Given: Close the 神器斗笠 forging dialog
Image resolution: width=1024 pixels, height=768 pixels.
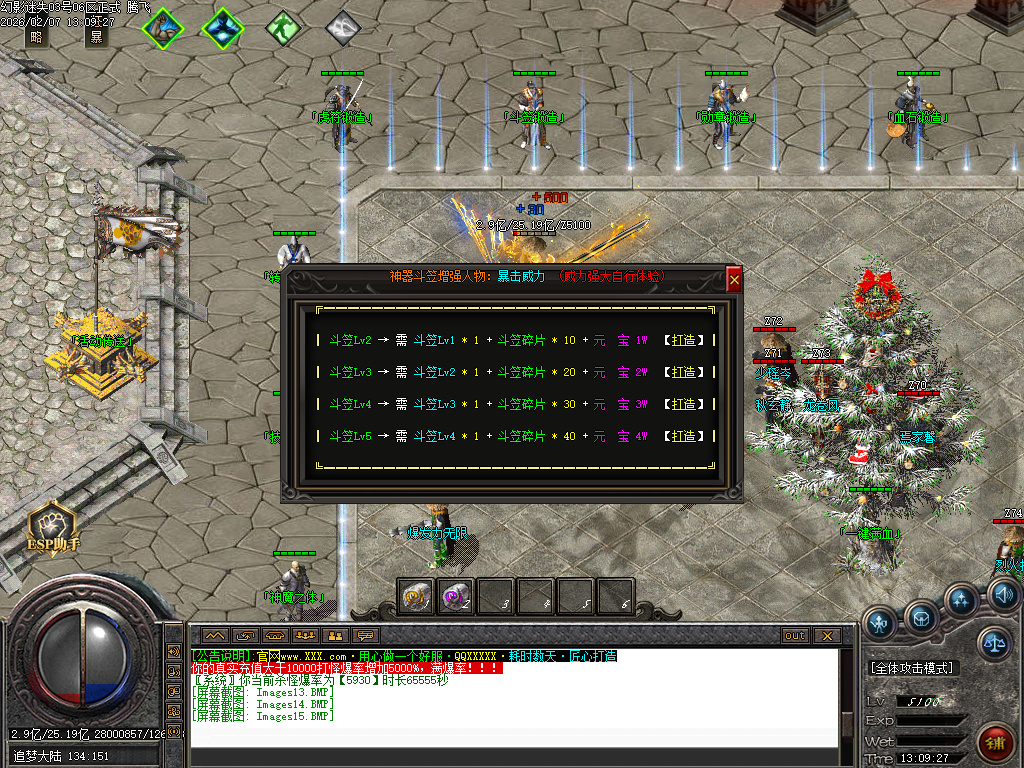Looking at the screenshot, I should pos(735,280).
